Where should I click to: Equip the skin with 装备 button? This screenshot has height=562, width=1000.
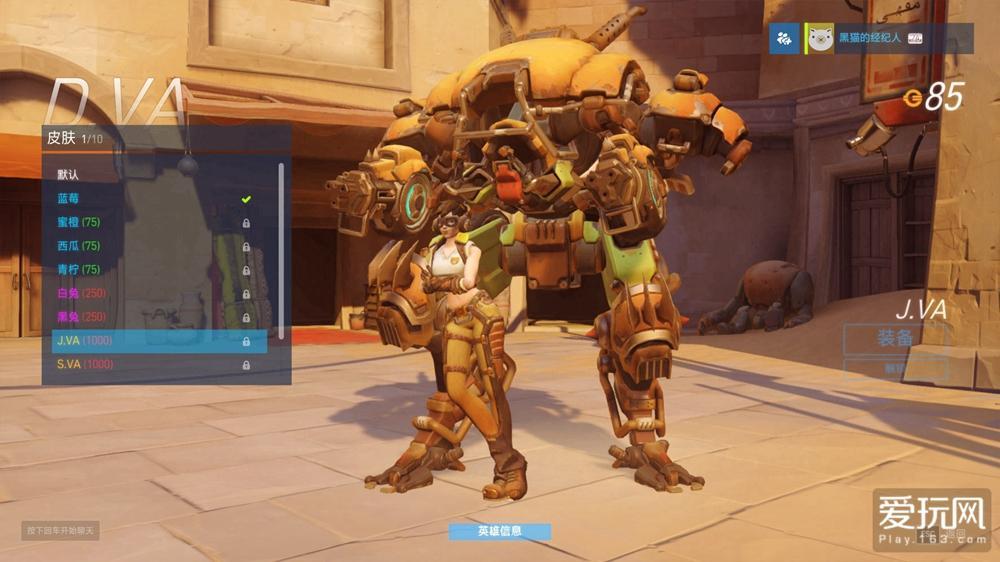click(894, 338)
